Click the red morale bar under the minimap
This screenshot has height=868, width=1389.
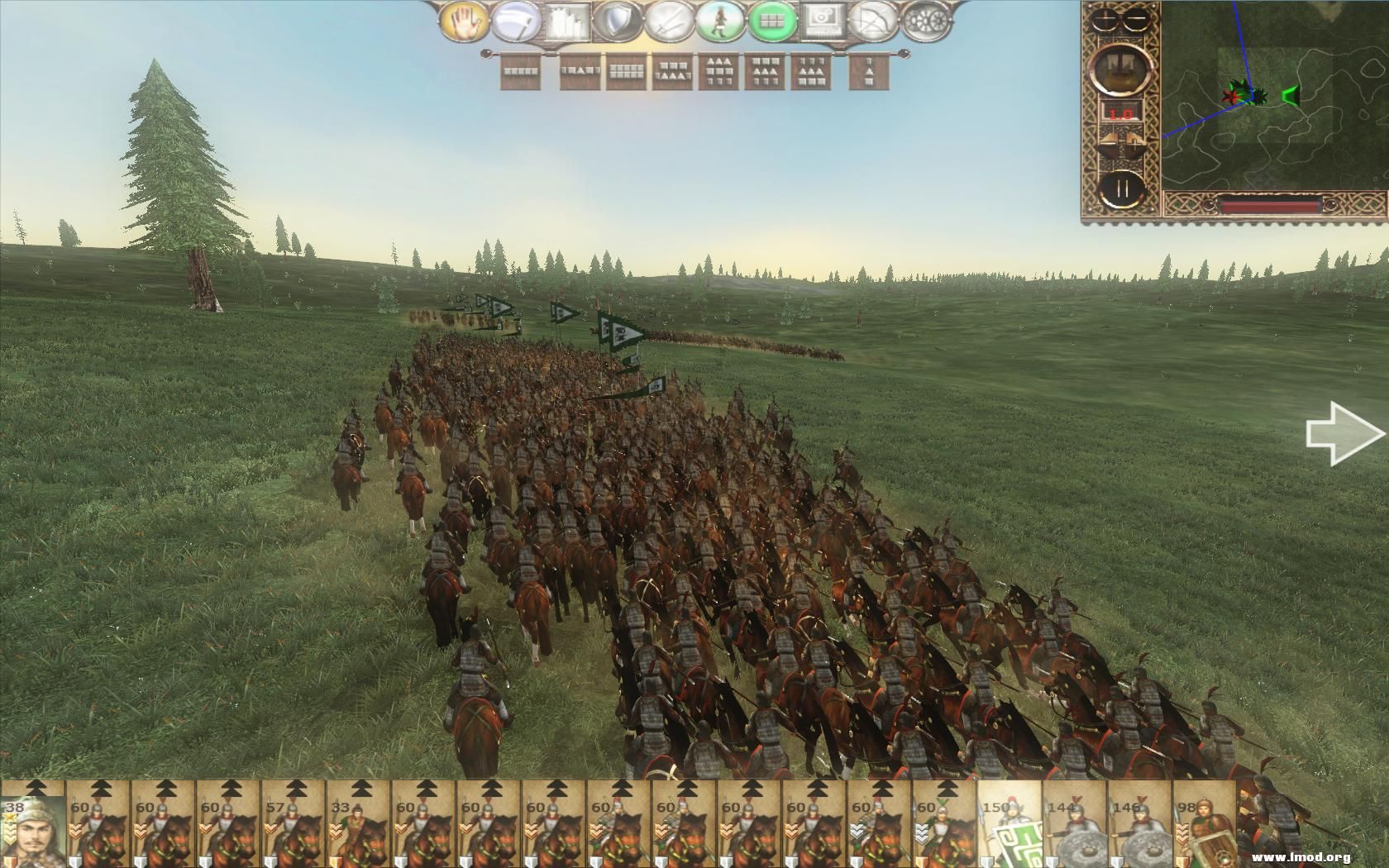(x=1270, y=204)
